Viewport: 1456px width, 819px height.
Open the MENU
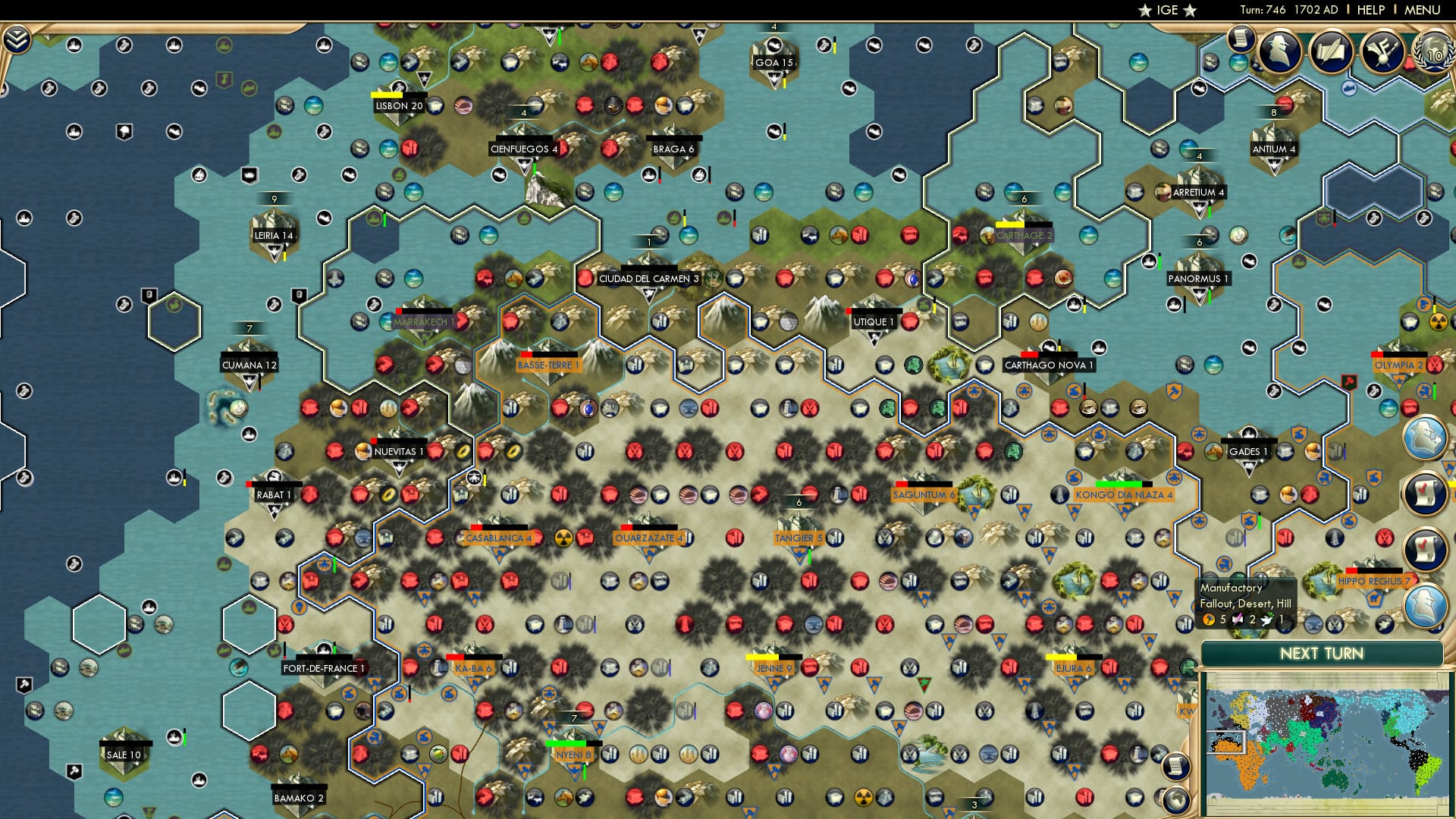point(1423,10)
